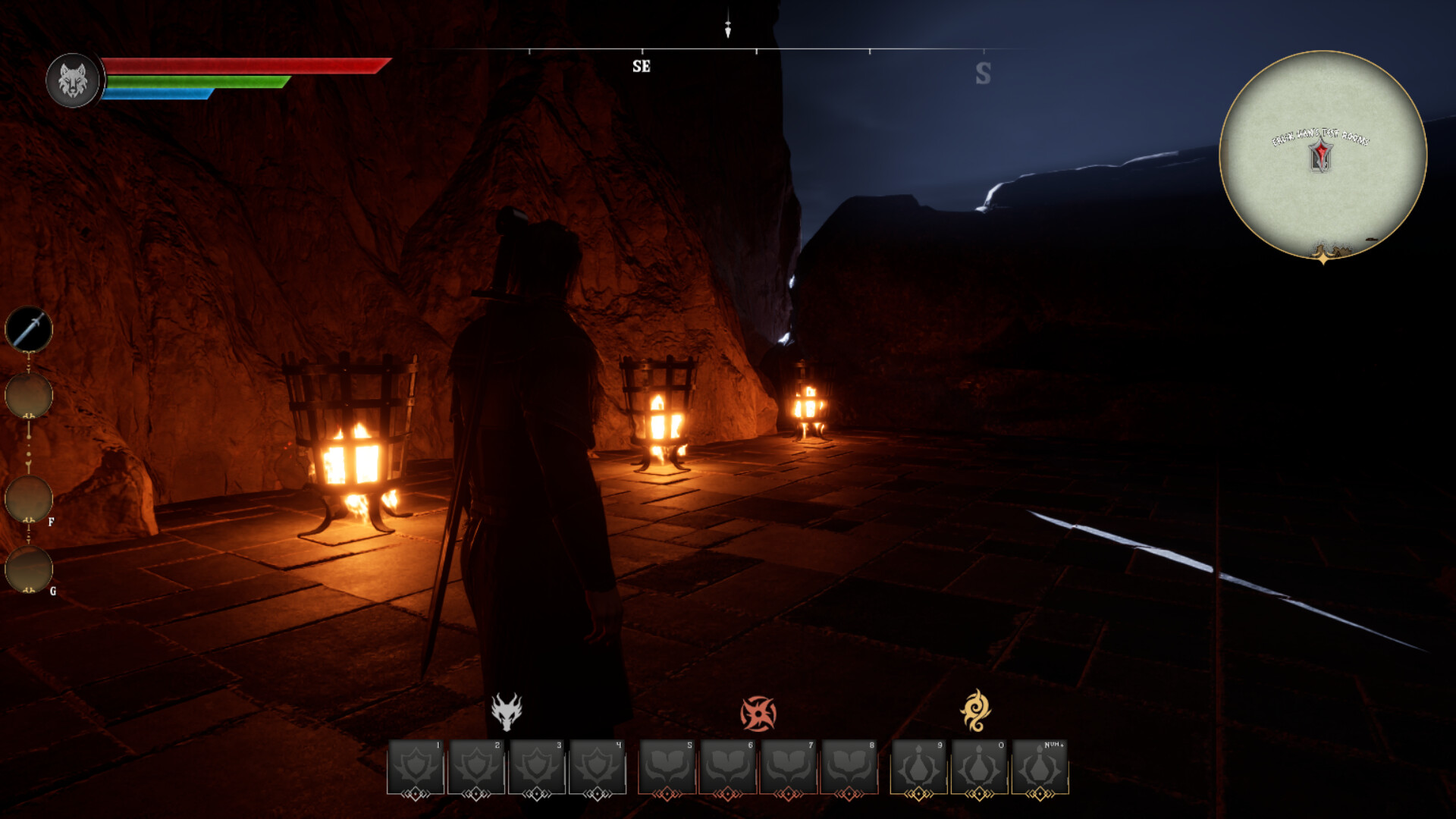
Task: Activate the hotbar slot labeled Num+
Action: pyautogui.click(x=1040, y=767)
